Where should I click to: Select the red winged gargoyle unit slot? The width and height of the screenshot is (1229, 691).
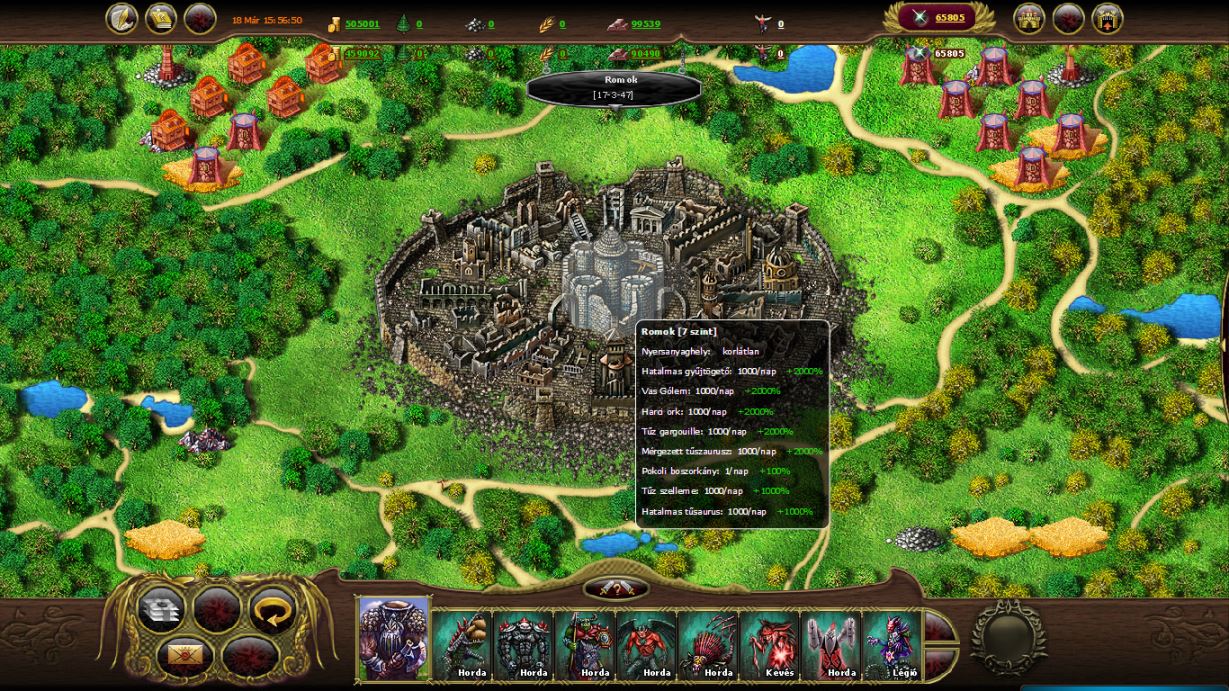(x=647, y=644)
